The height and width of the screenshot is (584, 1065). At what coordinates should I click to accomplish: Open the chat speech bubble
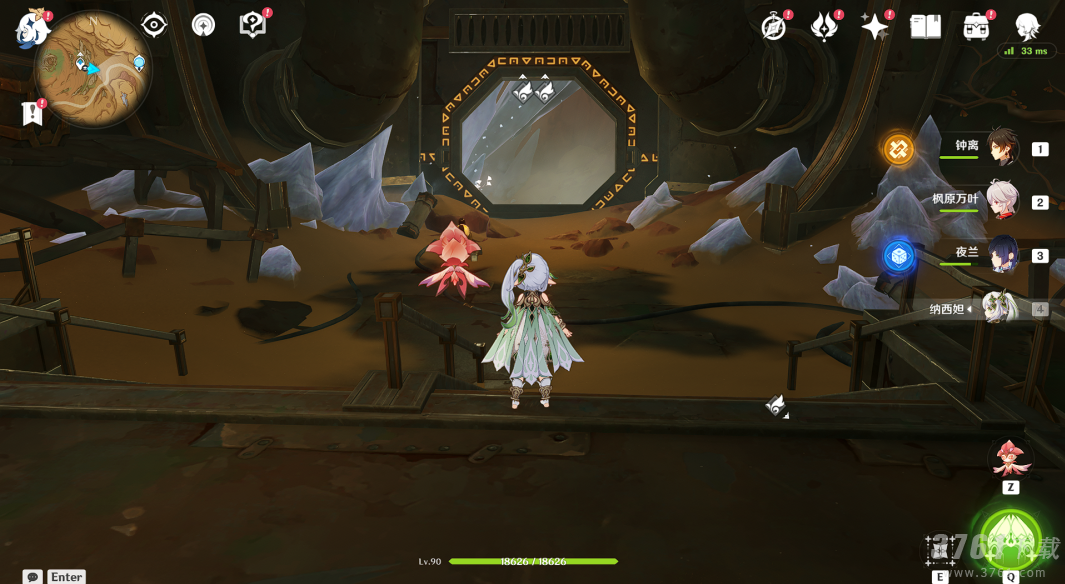pyautogui.click(x=33, y=577)
